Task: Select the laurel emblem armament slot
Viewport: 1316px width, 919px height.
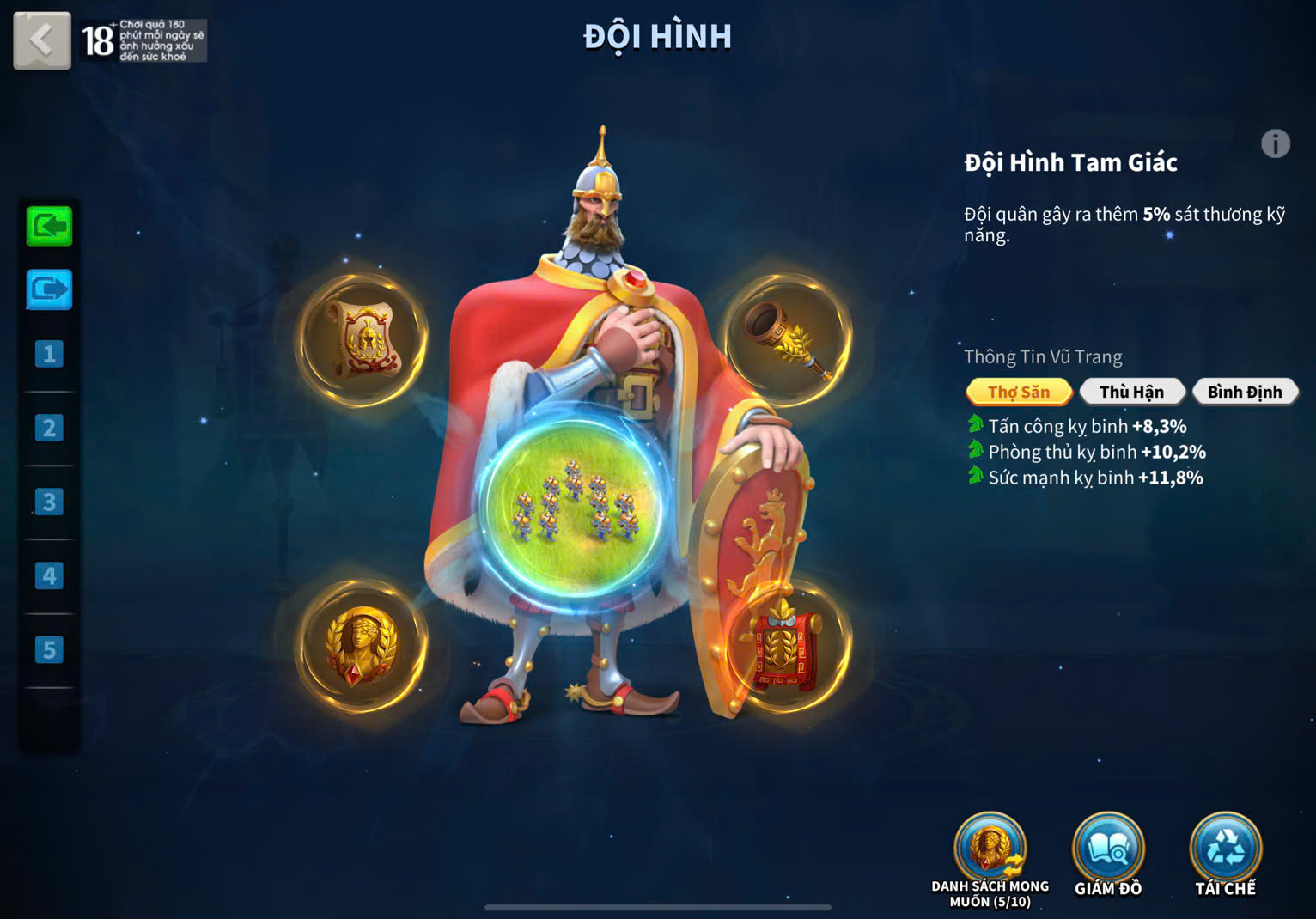Action: [363, 647]
